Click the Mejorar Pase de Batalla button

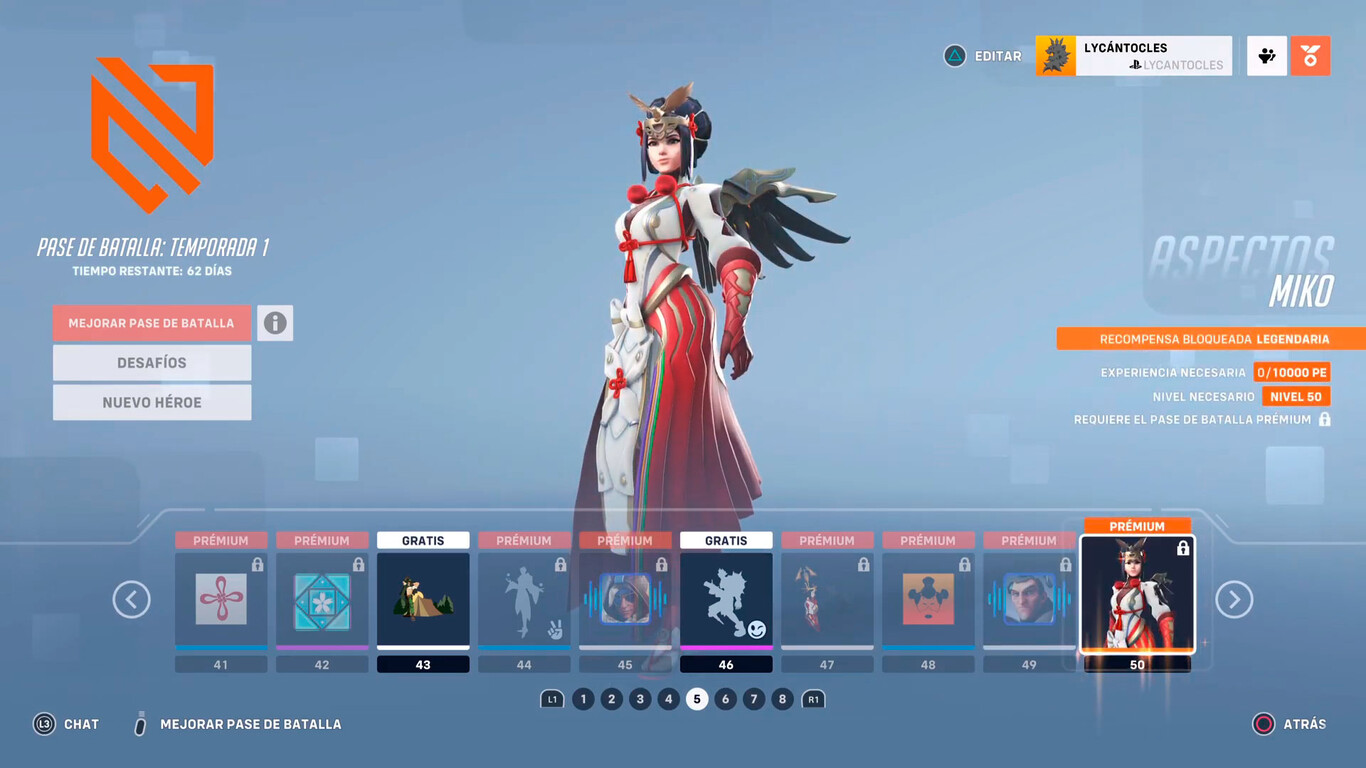pos(151,323)
